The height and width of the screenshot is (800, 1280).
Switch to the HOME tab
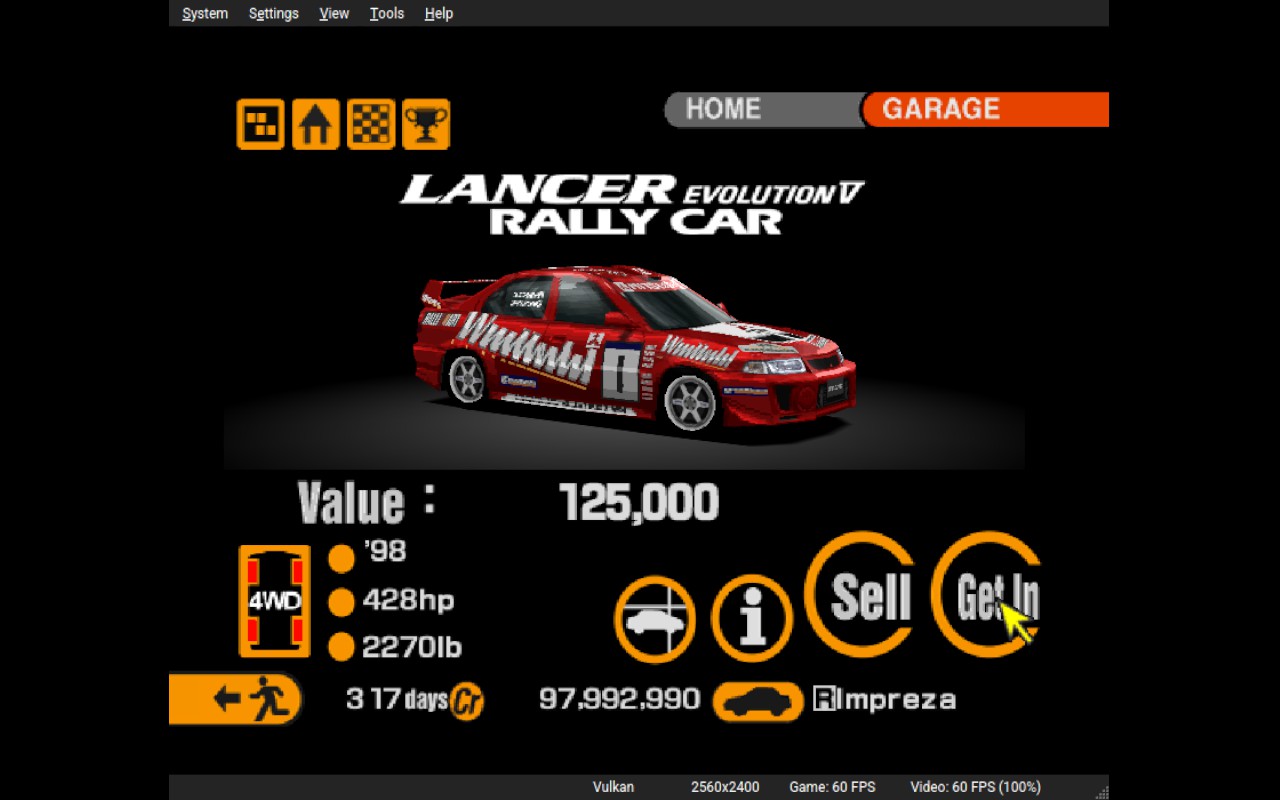click(724, 109)
